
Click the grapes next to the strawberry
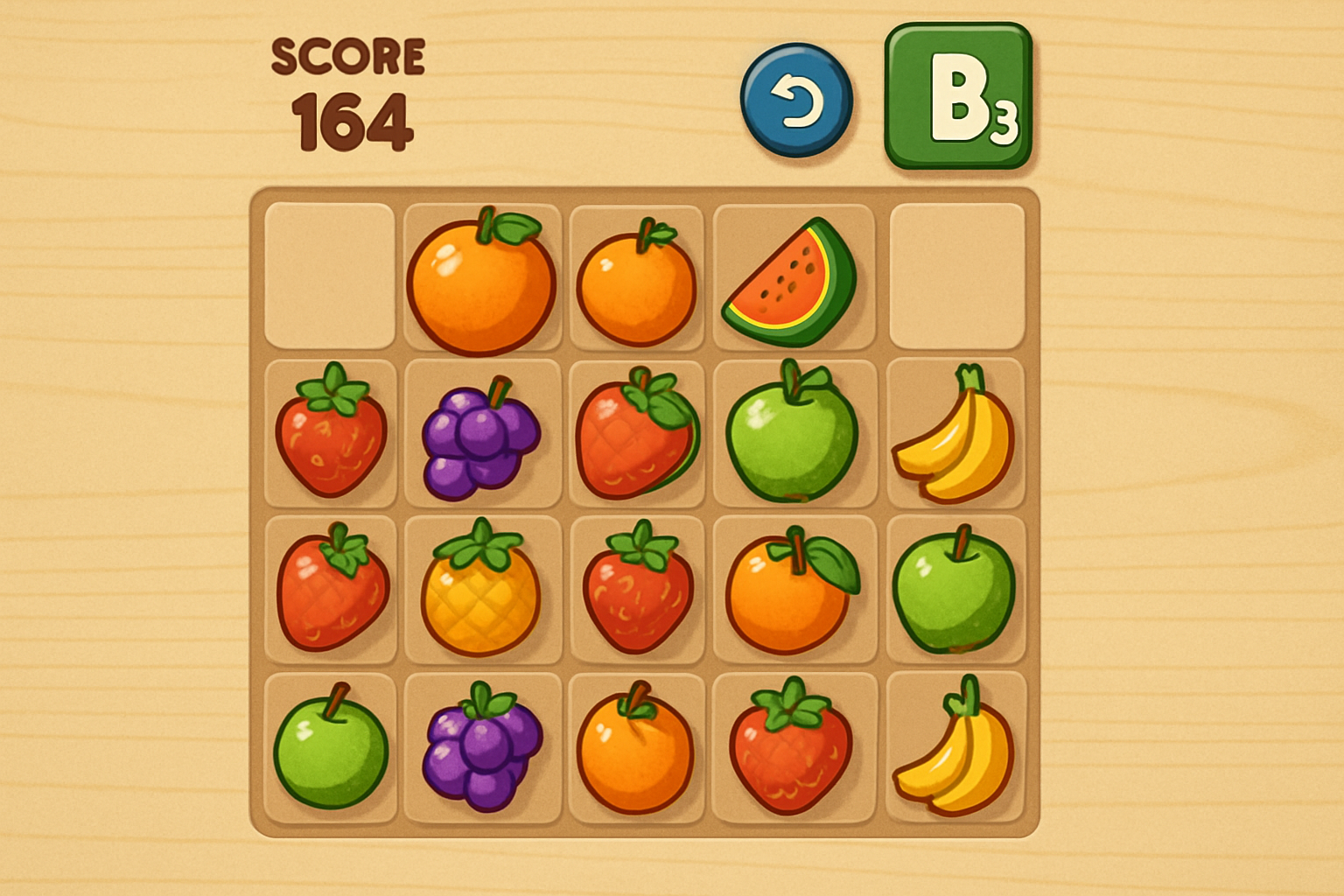(x=484, y=437)
